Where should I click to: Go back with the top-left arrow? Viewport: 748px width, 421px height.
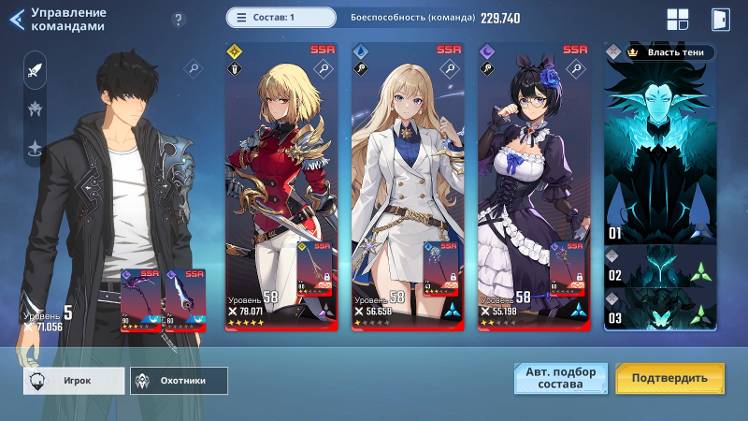(15, 19)
